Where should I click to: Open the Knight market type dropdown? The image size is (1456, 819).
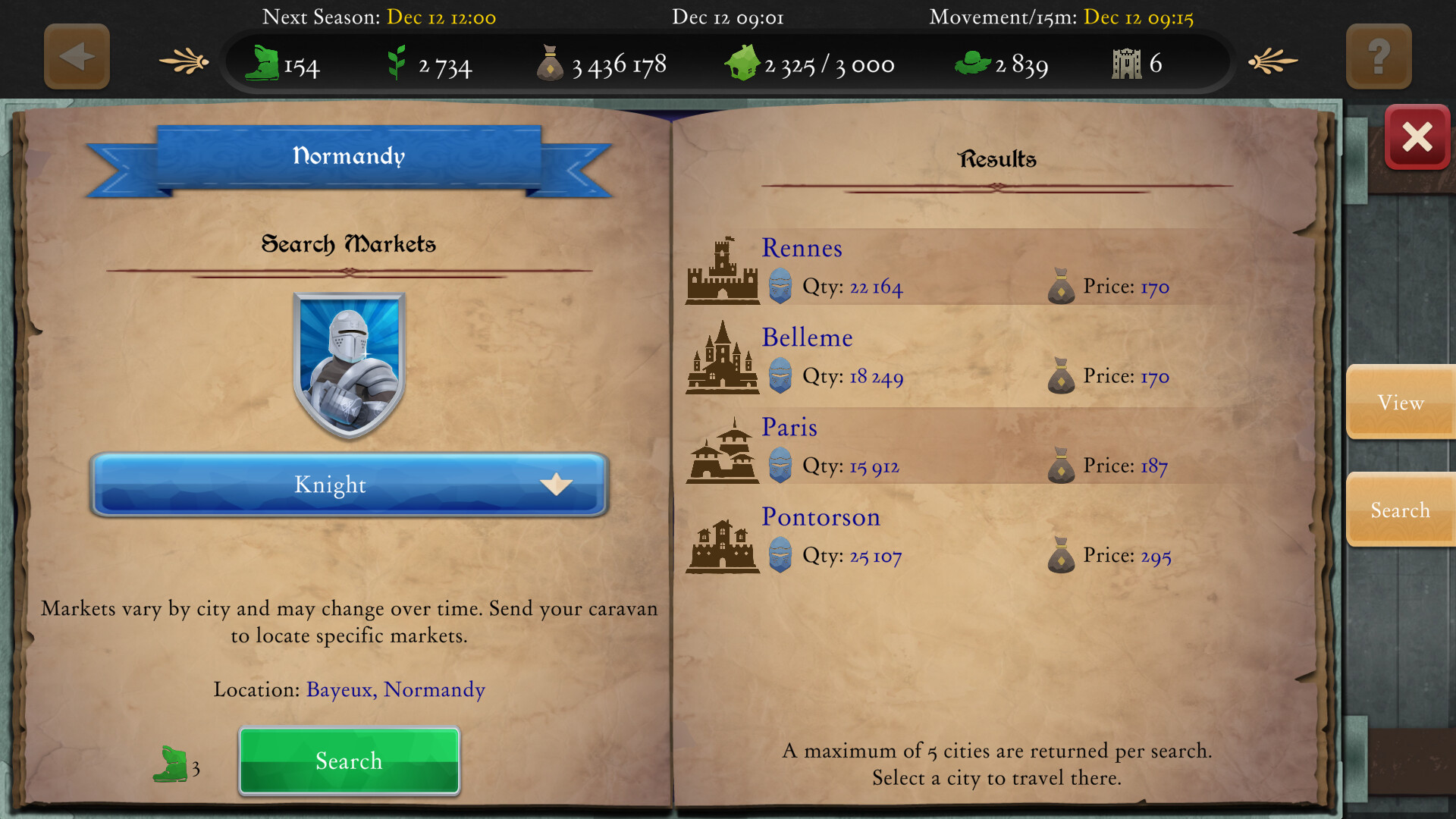[349, 485]
